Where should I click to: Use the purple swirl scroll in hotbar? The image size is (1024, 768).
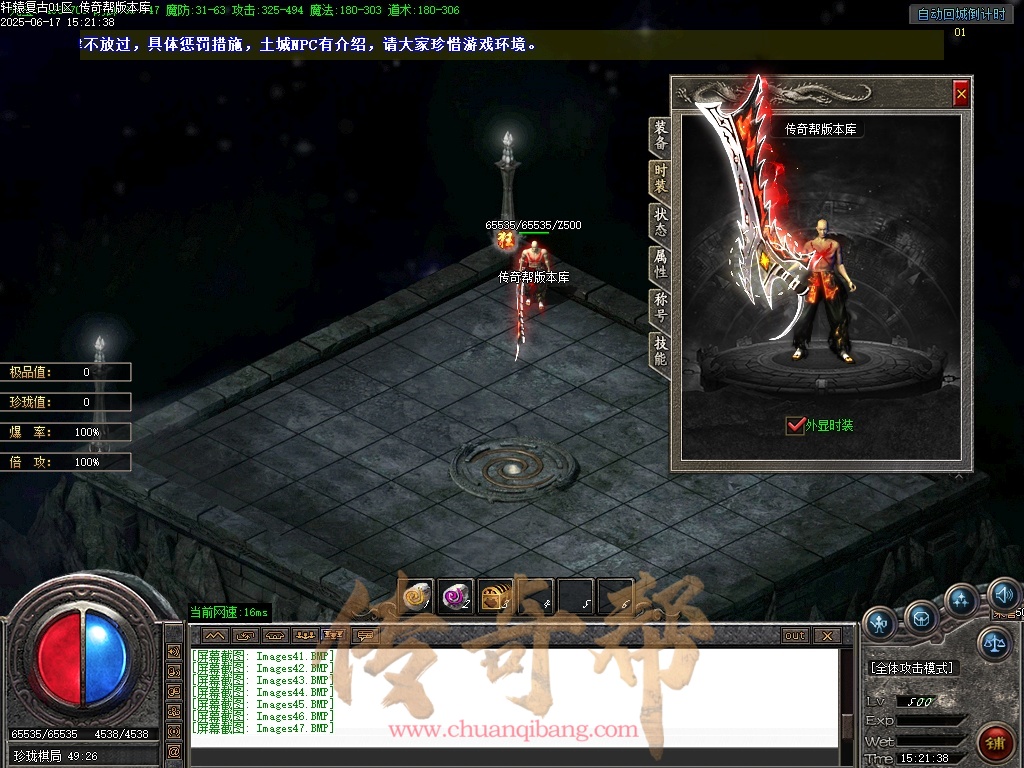[456, 597]
